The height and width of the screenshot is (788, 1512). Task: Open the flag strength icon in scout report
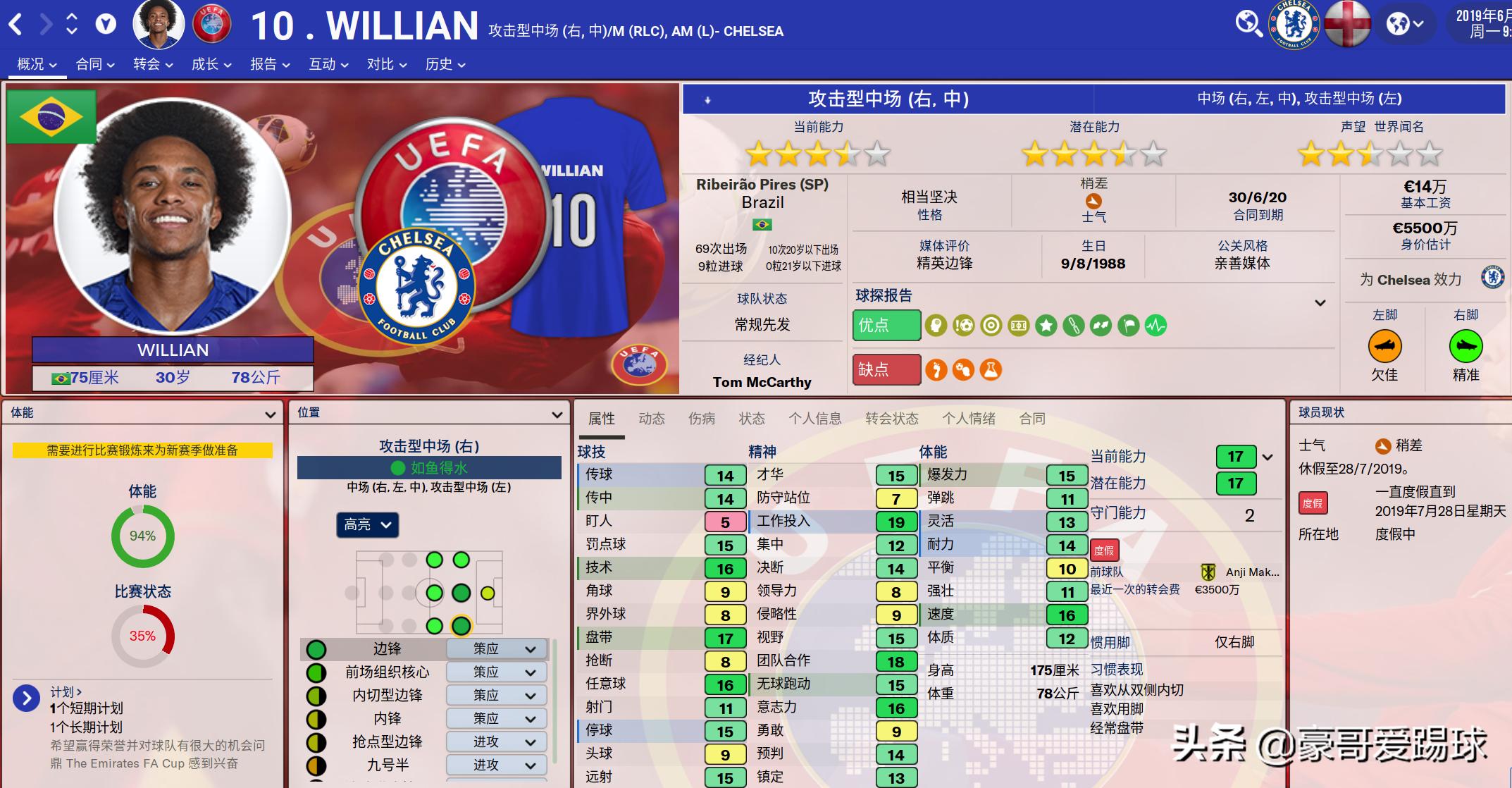1128,325
